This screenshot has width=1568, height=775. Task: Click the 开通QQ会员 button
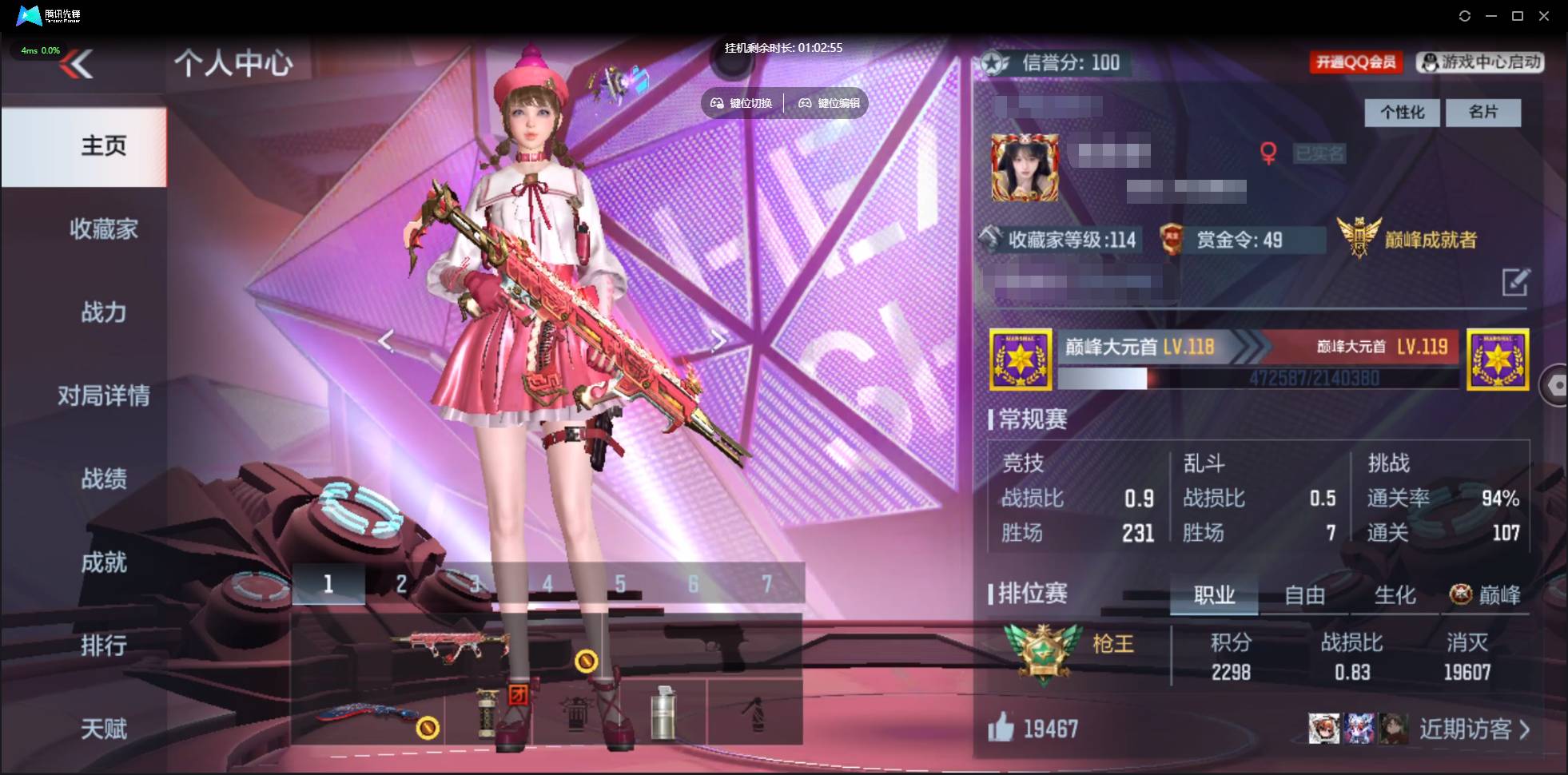coord(1356,62)
